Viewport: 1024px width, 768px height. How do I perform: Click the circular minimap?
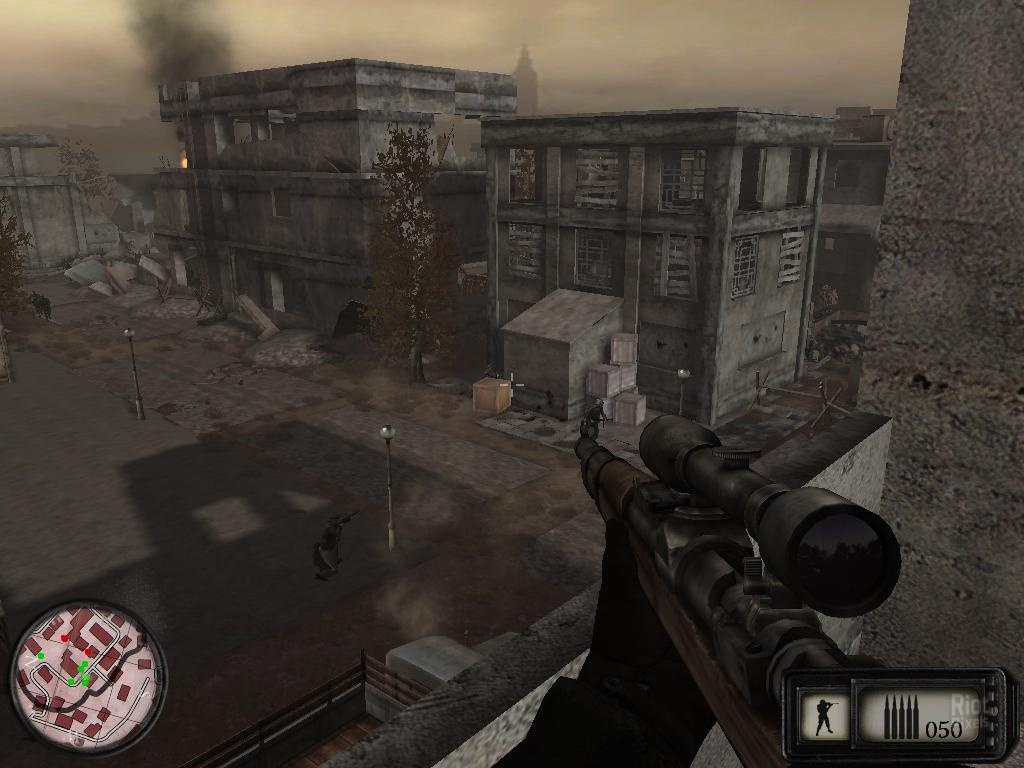[x=87, y=677]
